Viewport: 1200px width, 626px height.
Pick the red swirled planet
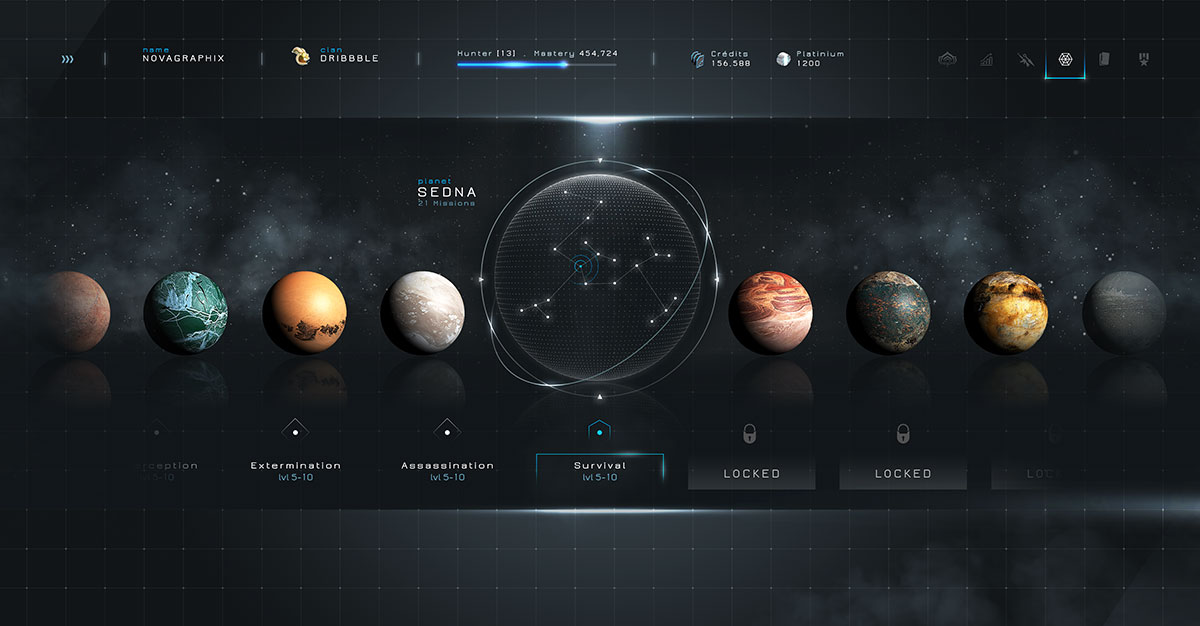point(770,313)
